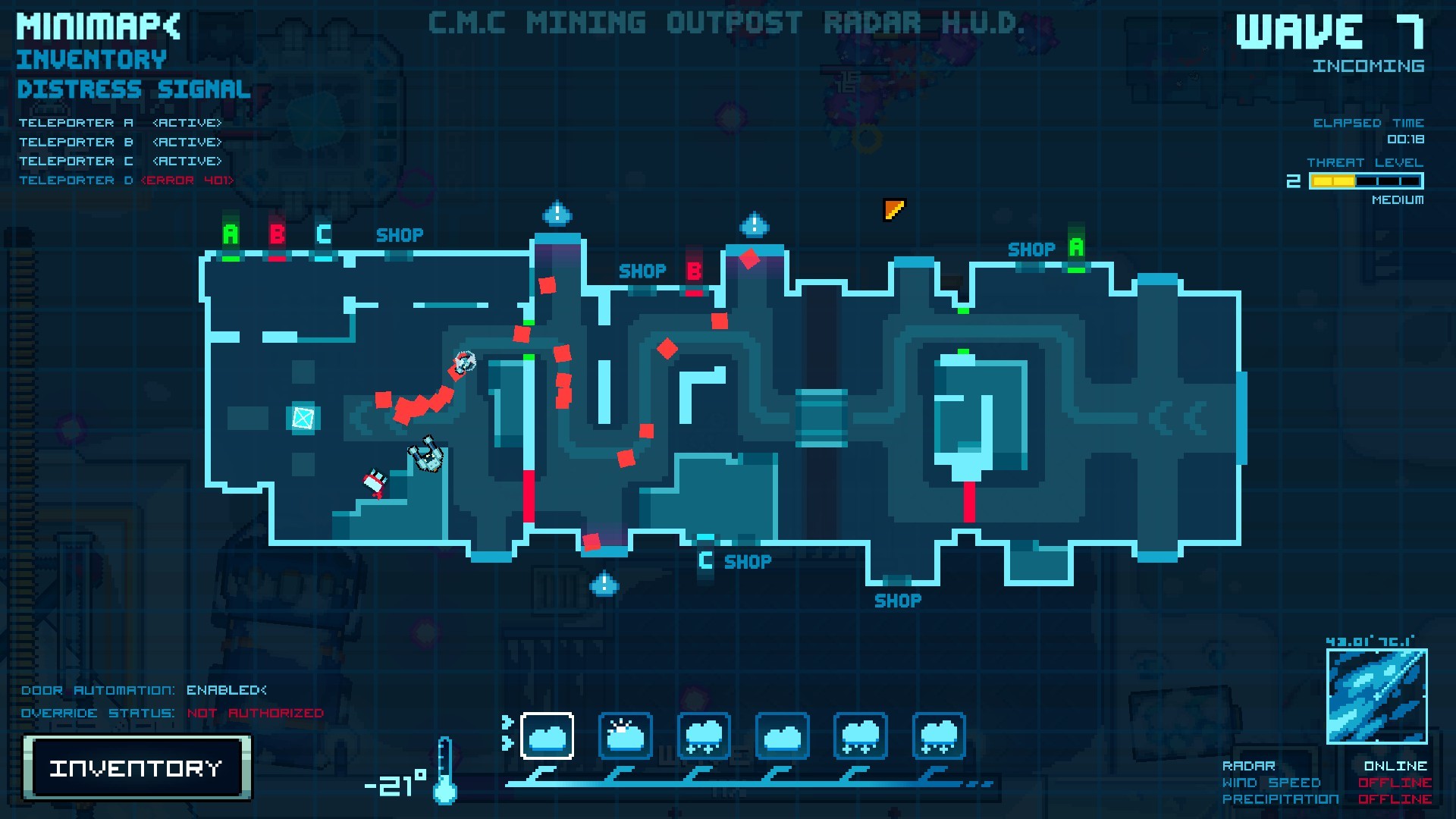Select the first snowfall forecast icon
Viewport: 1456px width, 819px height.
704,734
